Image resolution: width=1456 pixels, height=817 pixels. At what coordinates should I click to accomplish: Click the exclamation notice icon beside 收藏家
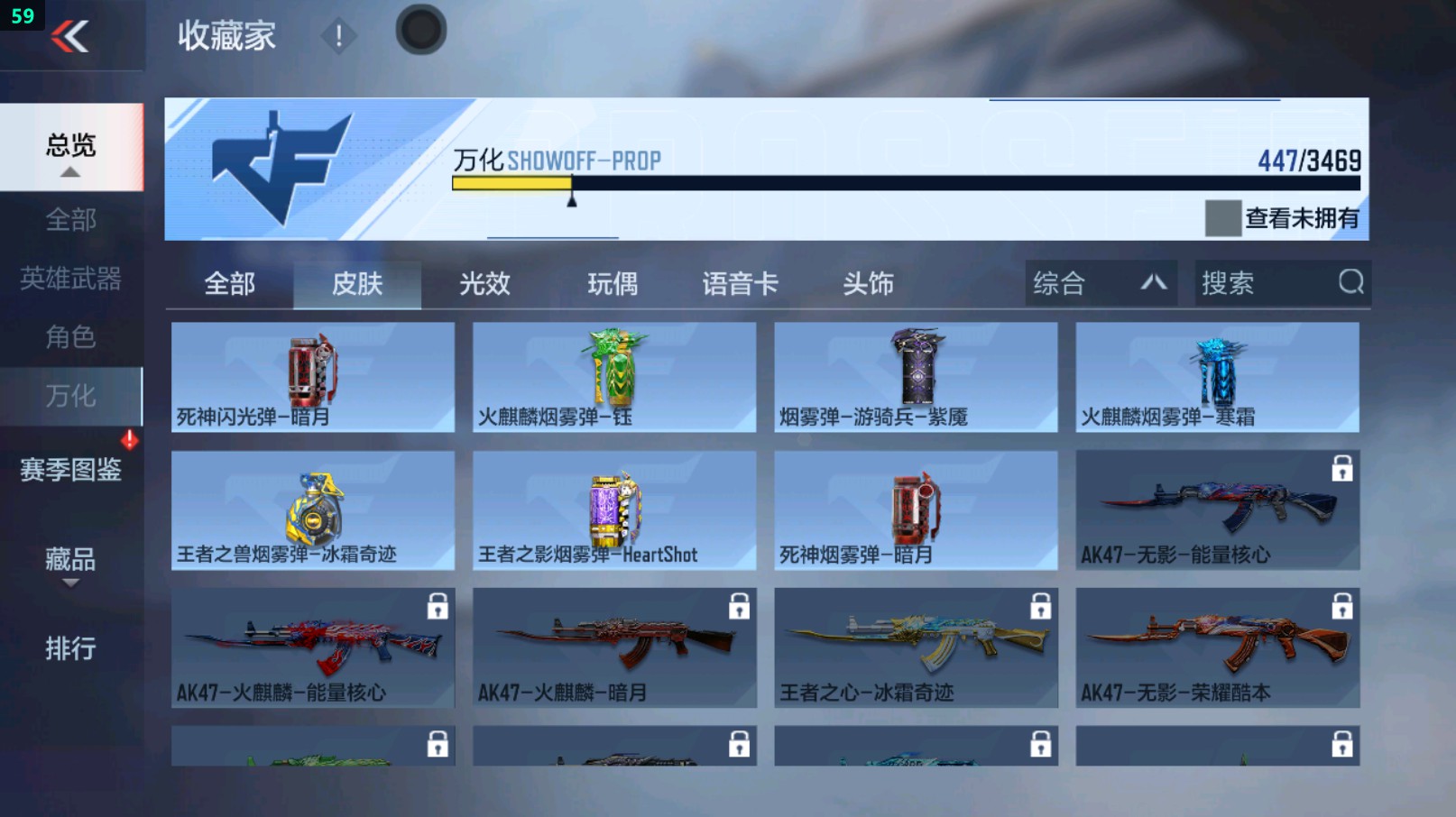coord(339,38)
